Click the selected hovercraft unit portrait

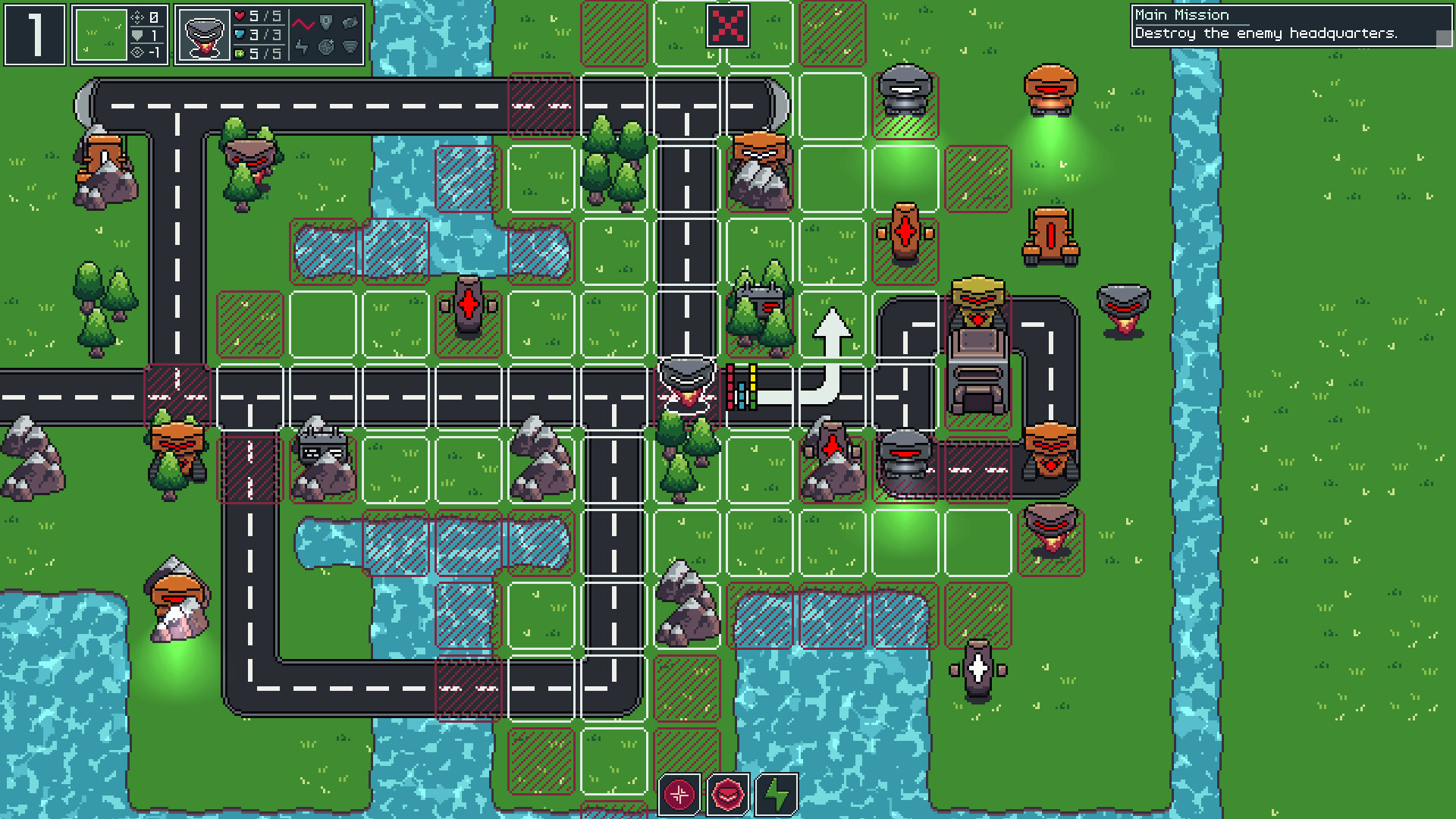click(203, 34)
